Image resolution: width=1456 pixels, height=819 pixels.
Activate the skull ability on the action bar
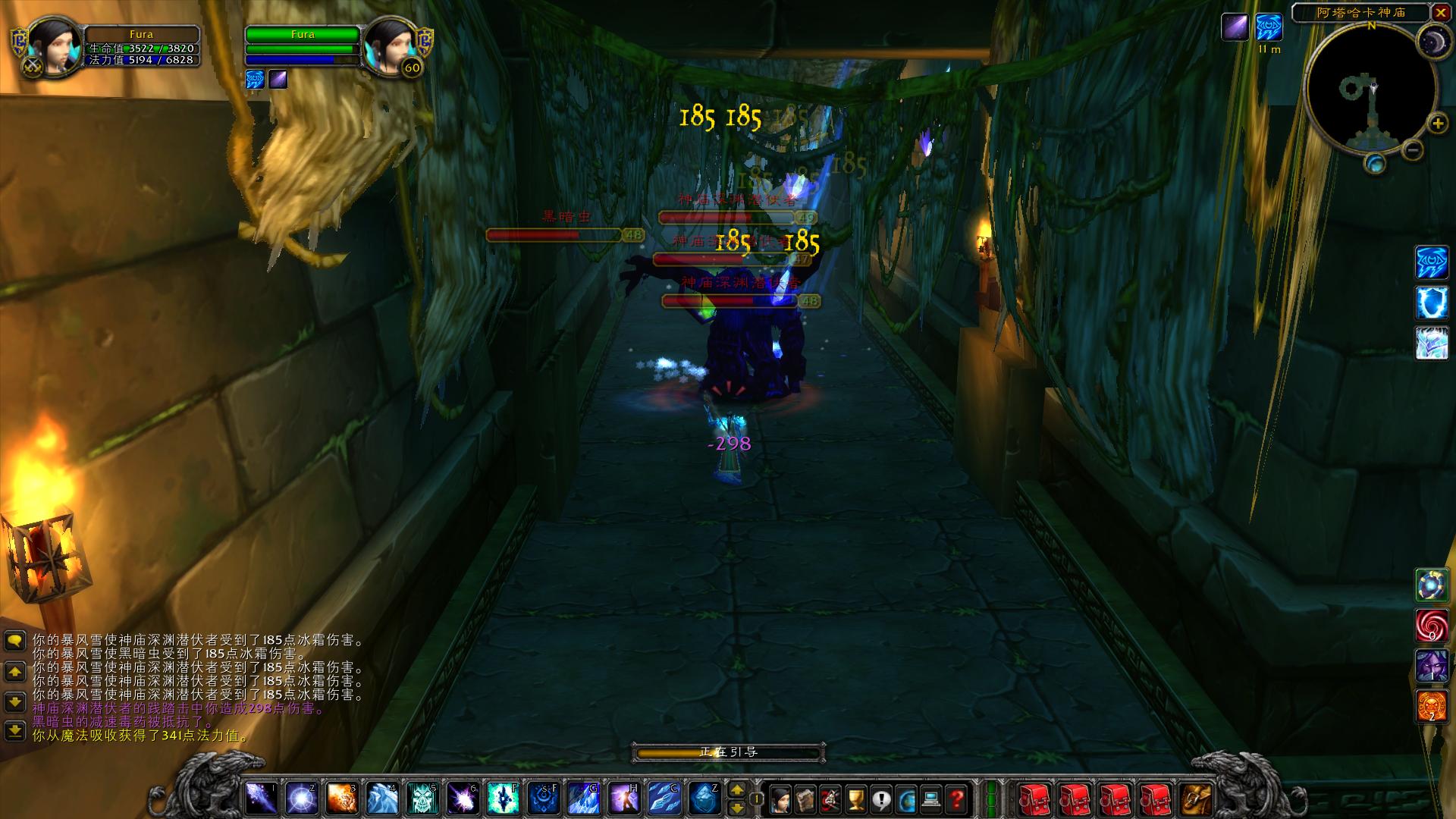[x=422, y=799]
